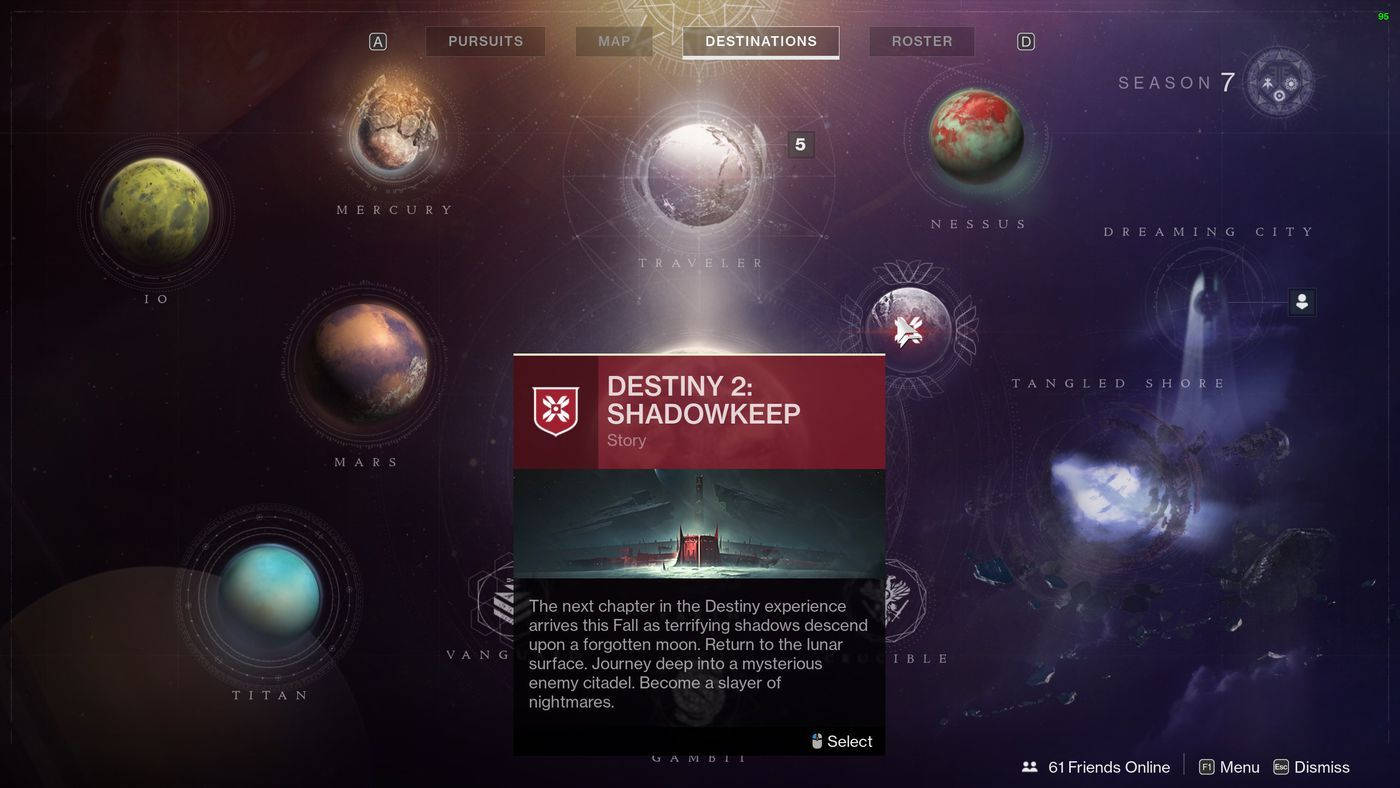Open the Season 7 emblem
This screenshot has width=1400, height=788.
[1278, 82]
